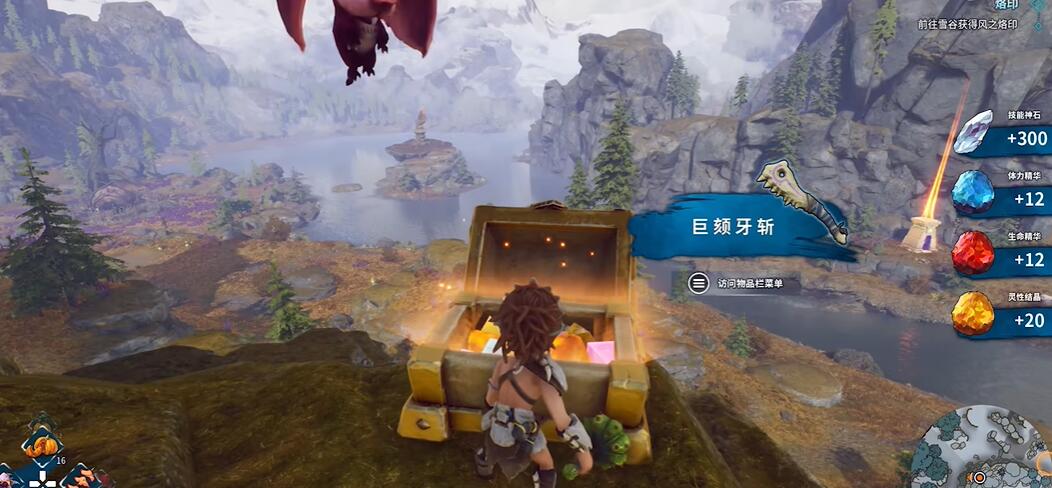Click the 技能神石 white crystal icon
Image resolution: width=1052 pixels, height=488 pixels.
(972, 133)
